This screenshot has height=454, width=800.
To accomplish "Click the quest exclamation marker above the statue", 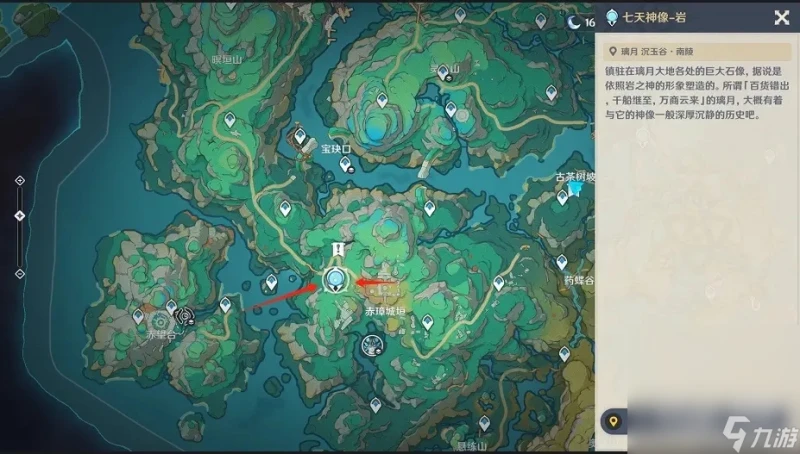I will click(x=338, y=249).
